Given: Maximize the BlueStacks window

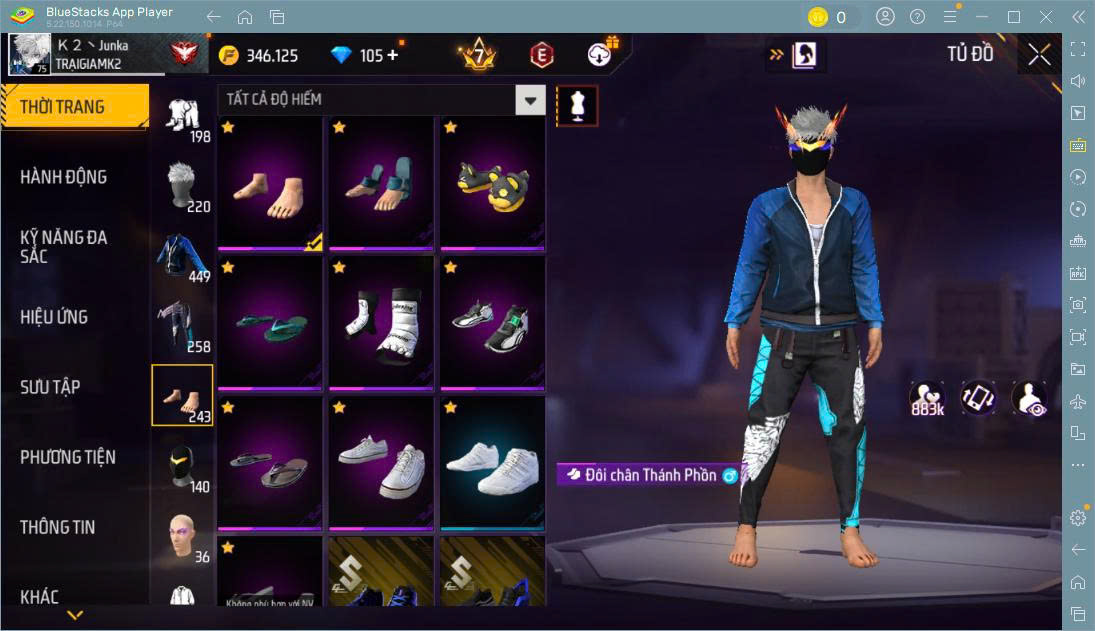Looking at the screenshot, I should click(x=1014, y=17).
